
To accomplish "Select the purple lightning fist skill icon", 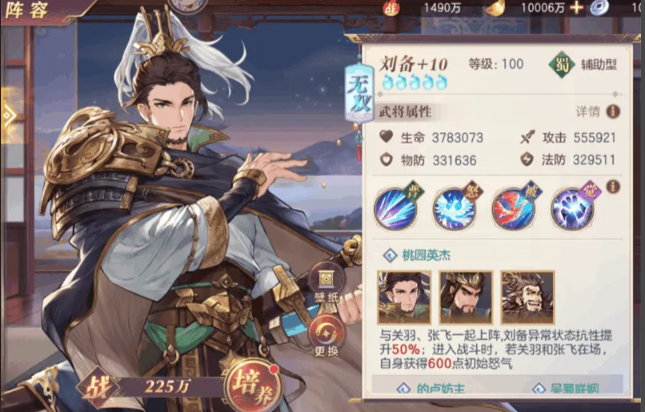I will click(572, 210).
